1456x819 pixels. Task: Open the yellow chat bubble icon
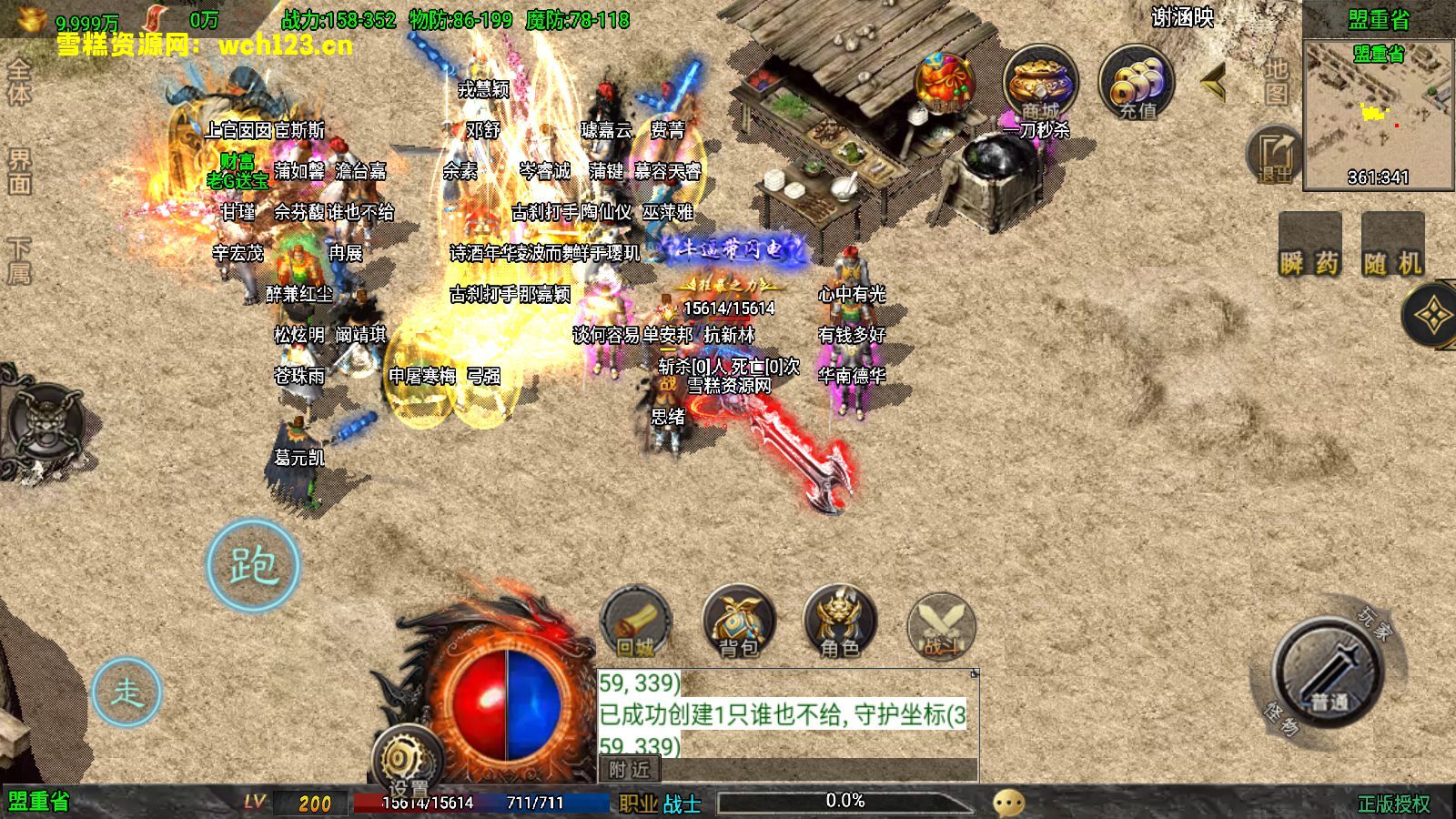pos(1008,803)
